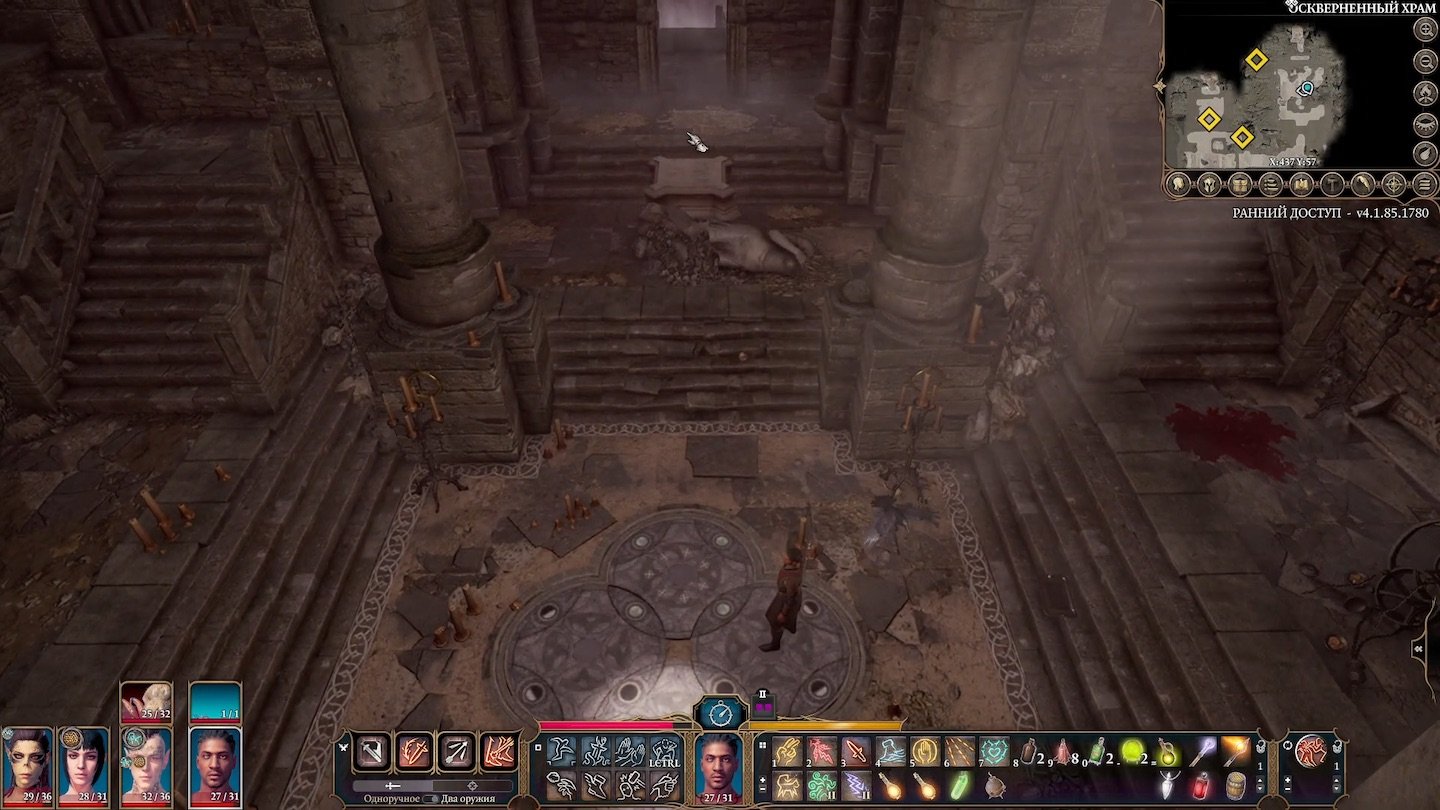The width and height of the screenshot is (1440, 810).
Task: Open the spellbook icon beneath the minimap
Action: (x=1300, y=183)
